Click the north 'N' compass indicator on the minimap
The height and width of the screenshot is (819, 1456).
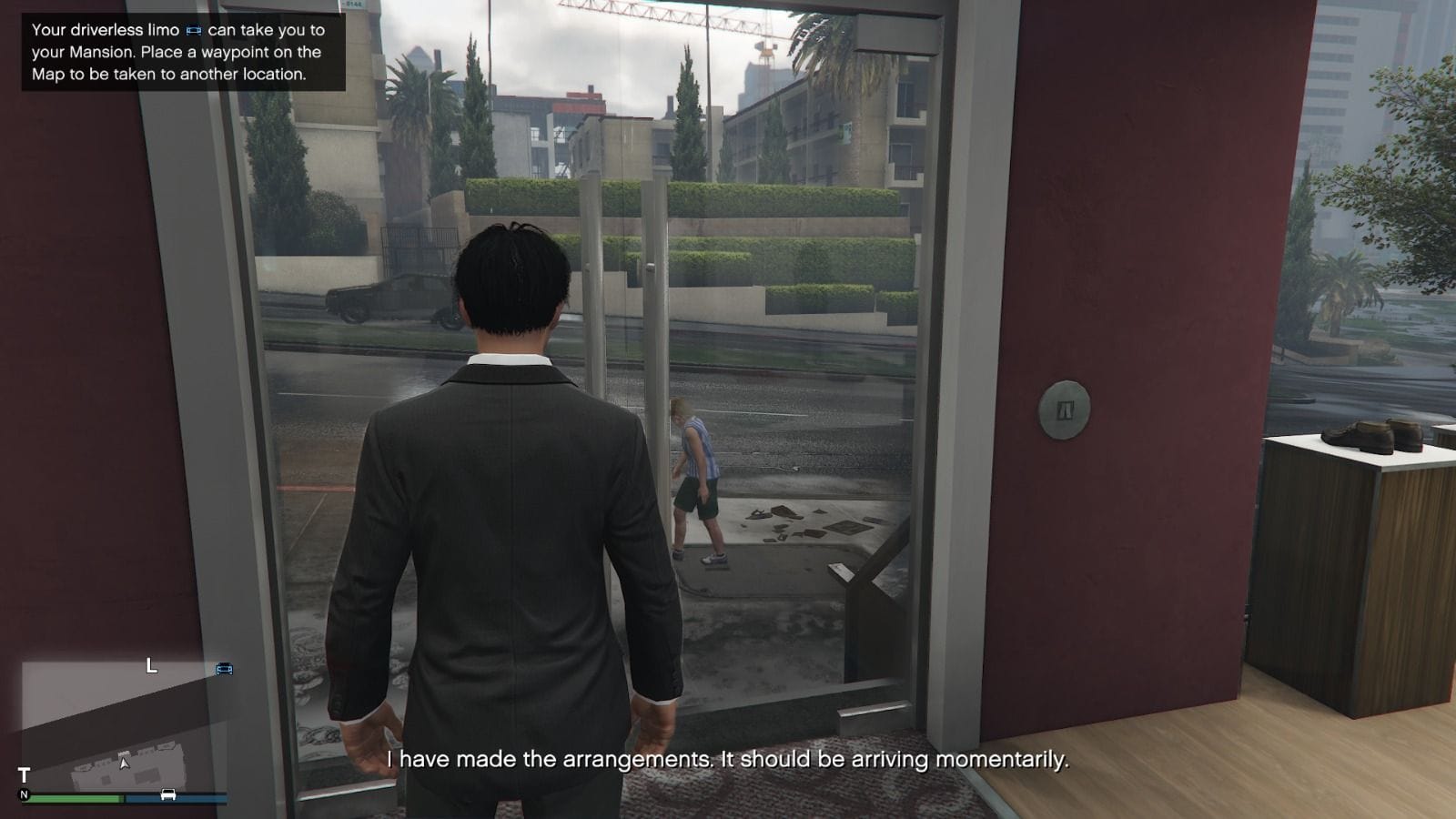point(25,794)
